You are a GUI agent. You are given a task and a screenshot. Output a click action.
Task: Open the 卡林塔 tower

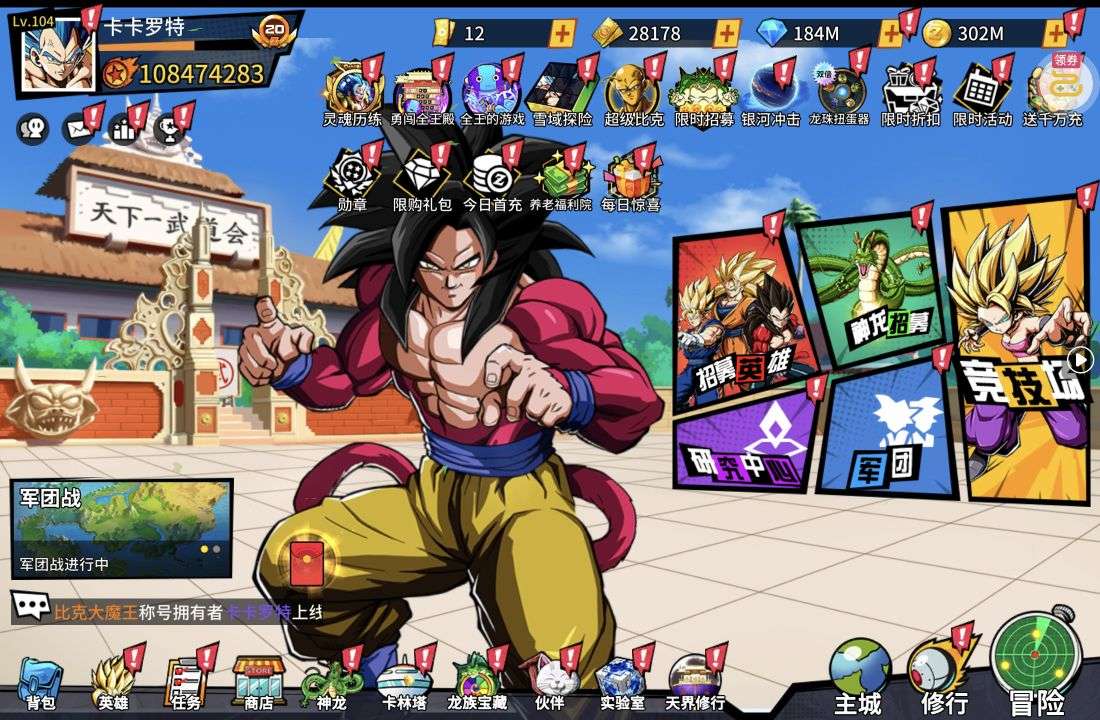tap(404, 684)
